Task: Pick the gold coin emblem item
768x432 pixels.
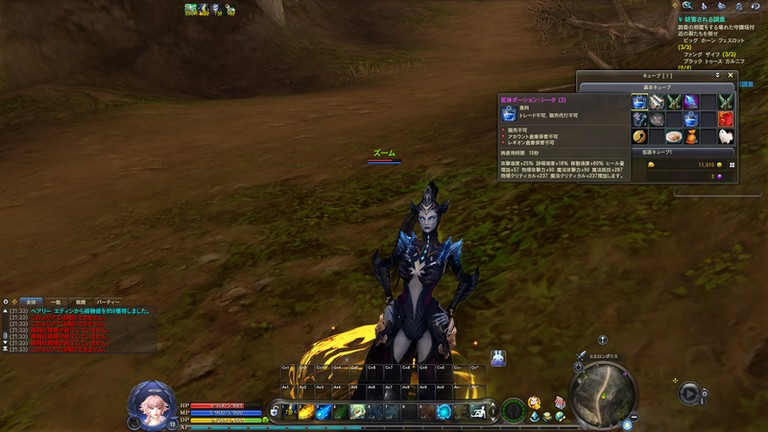Action: click(x=639, y=136)
